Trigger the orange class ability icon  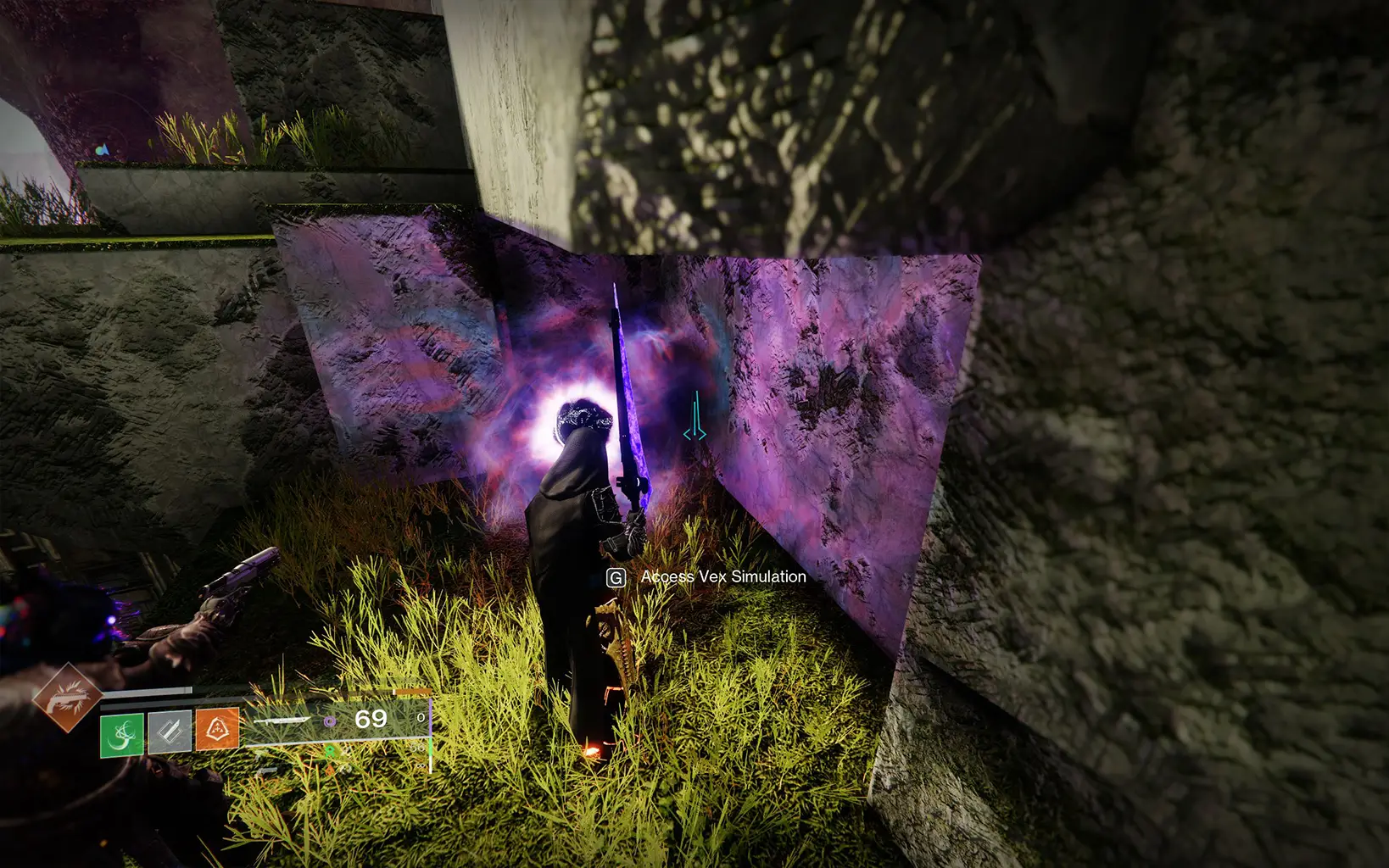[x=217, y=730]
